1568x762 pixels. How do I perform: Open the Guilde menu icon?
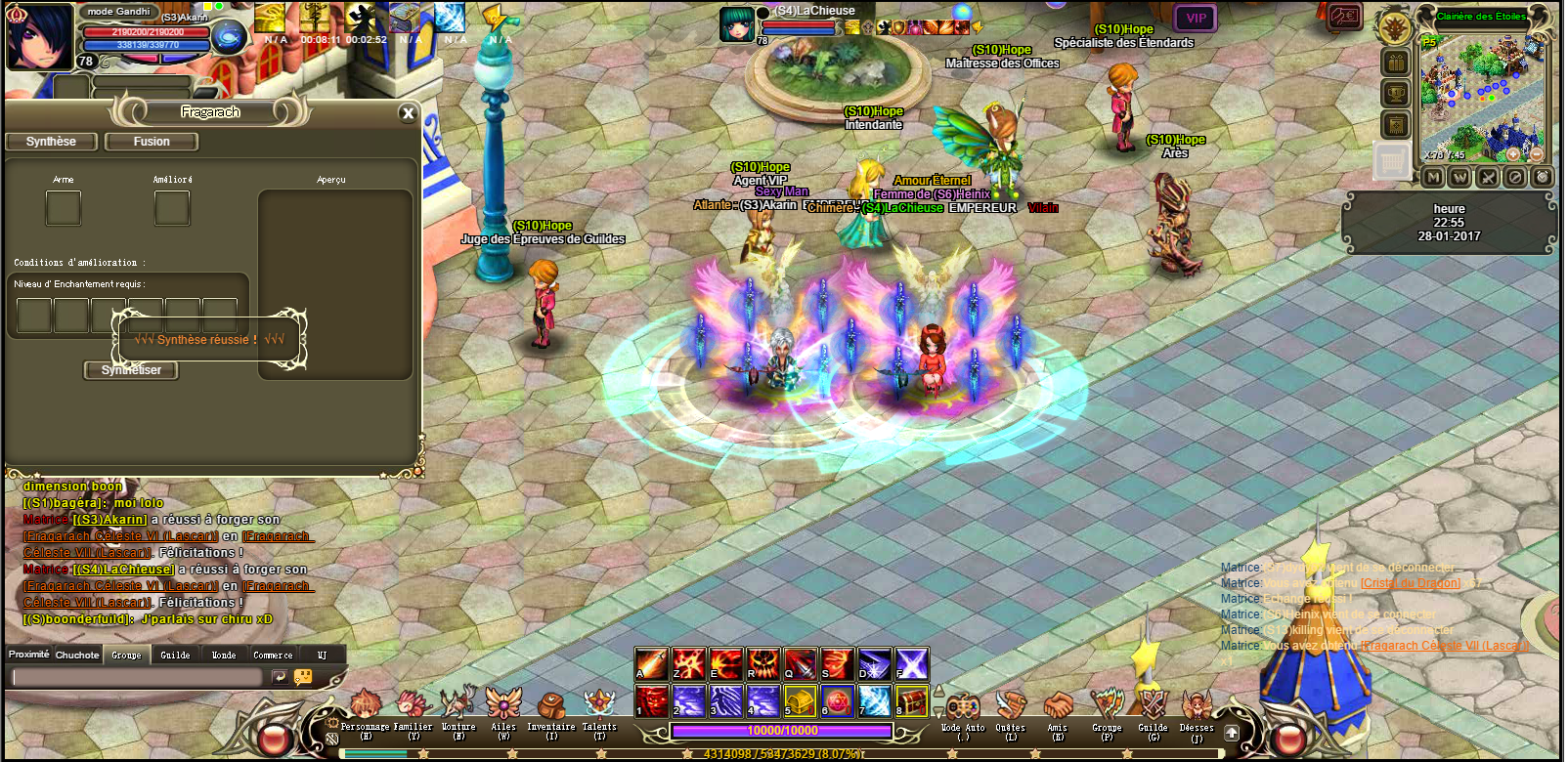coord(1153,705)
